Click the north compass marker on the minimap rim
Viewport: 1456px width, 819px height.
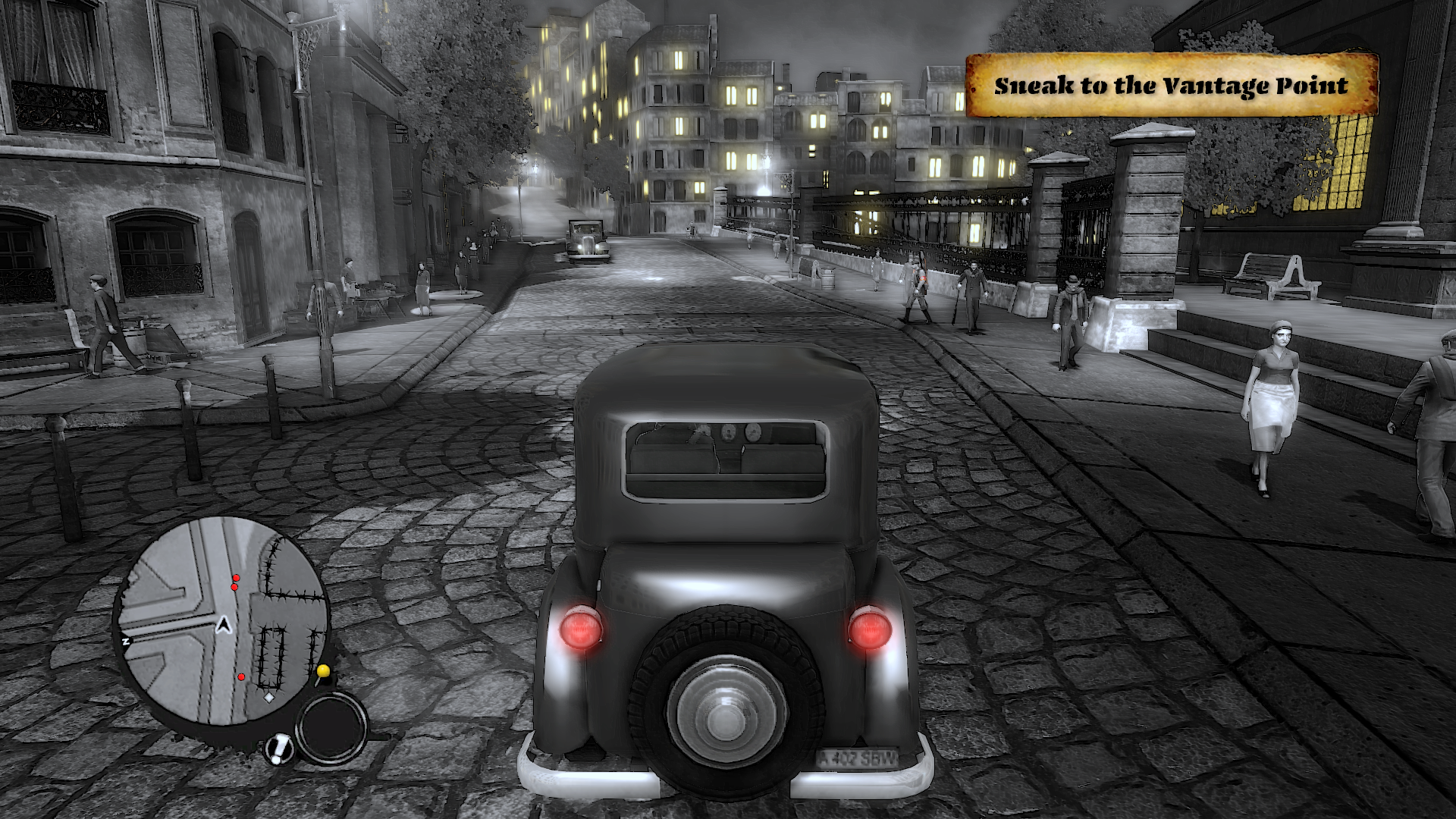pos(126,642)
